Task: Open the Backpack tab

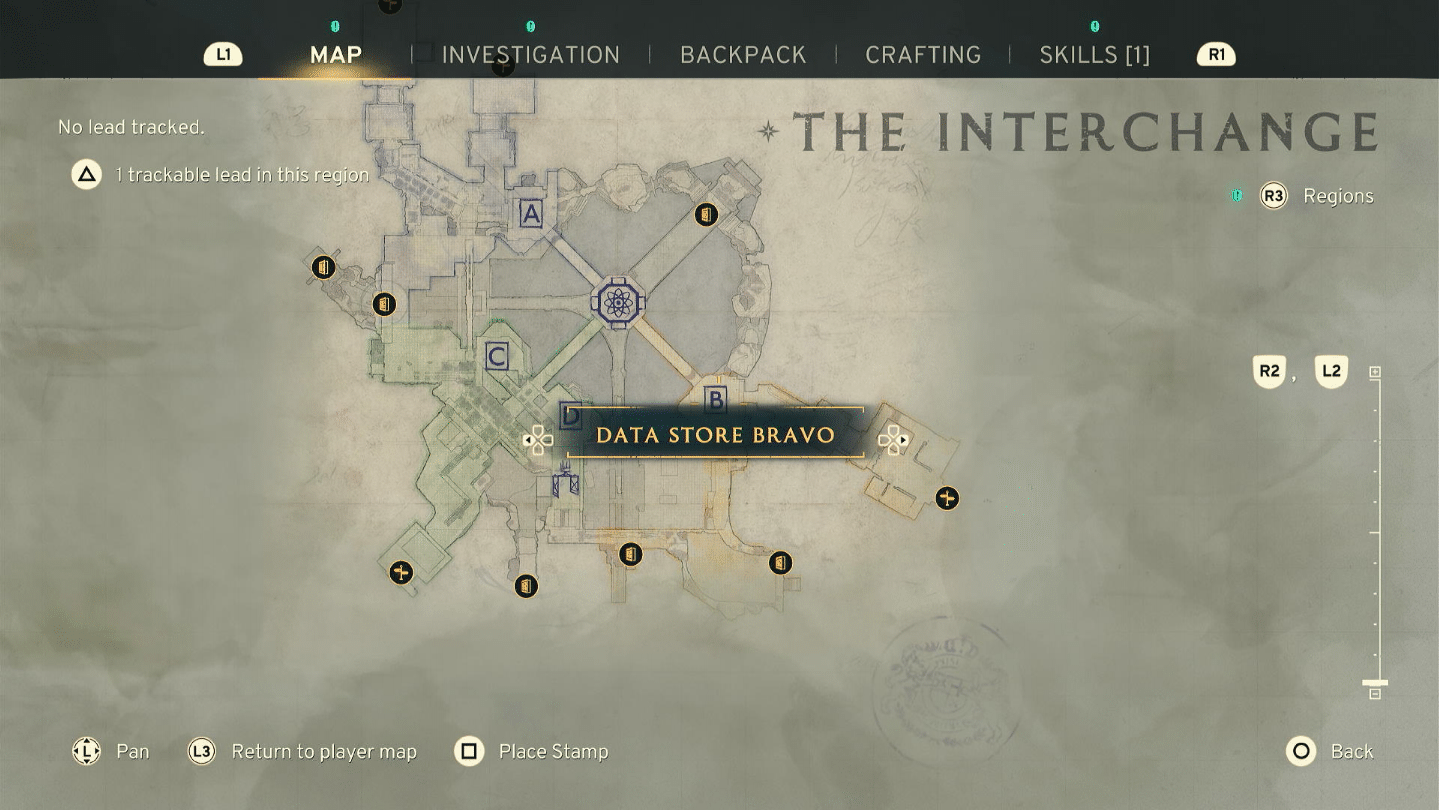Action: pyautogui.click(x=743, y=55)
